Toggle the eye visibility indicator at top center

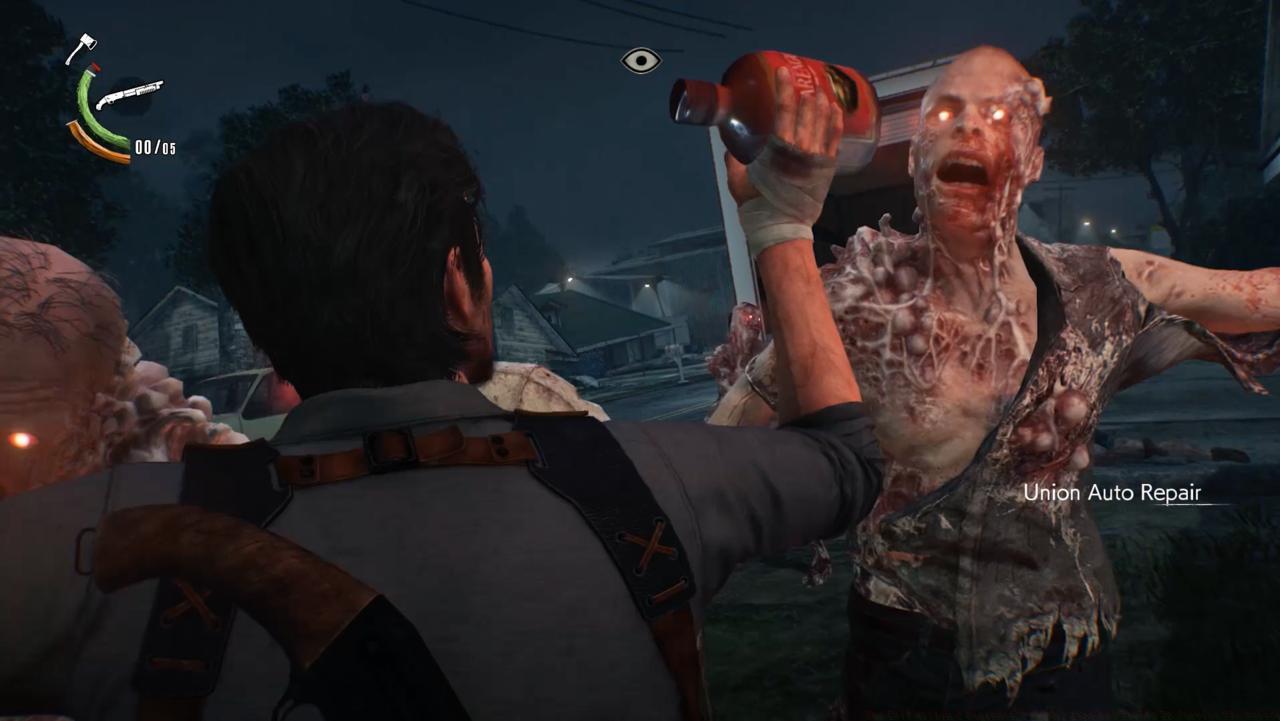(x=640, y=61)
